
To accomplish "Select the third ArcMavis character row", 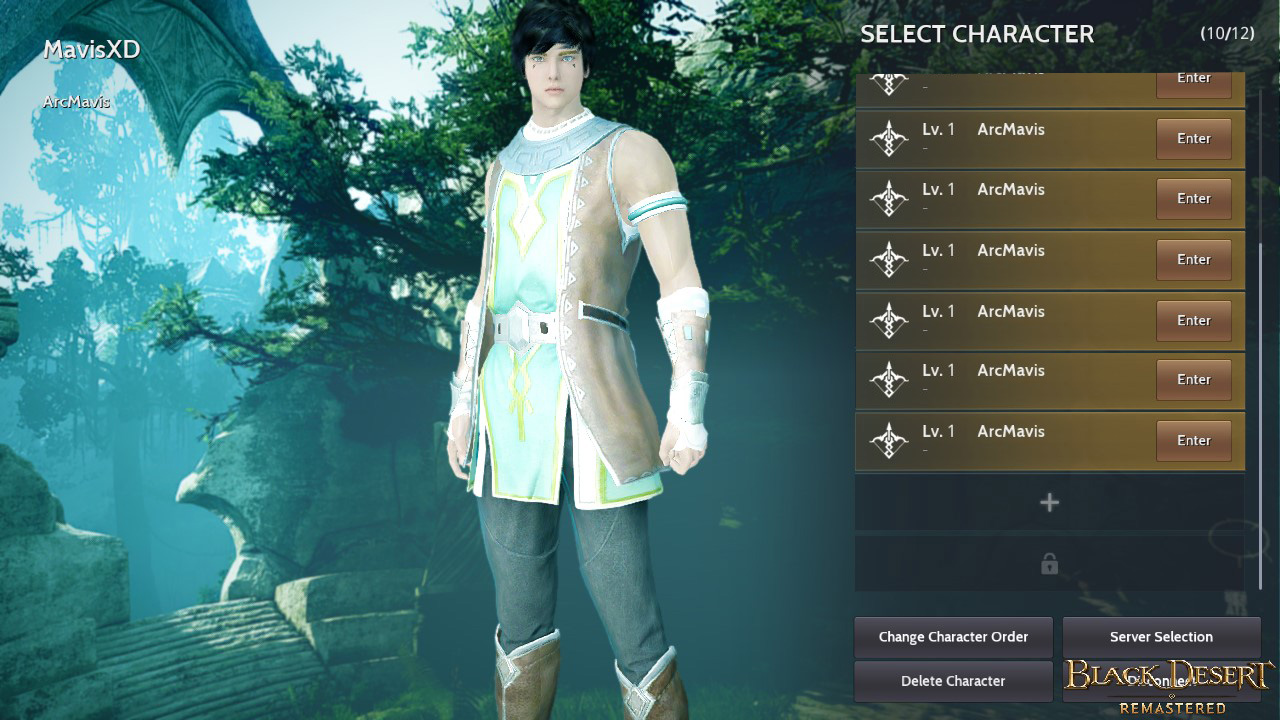I will pos(1010,260).
